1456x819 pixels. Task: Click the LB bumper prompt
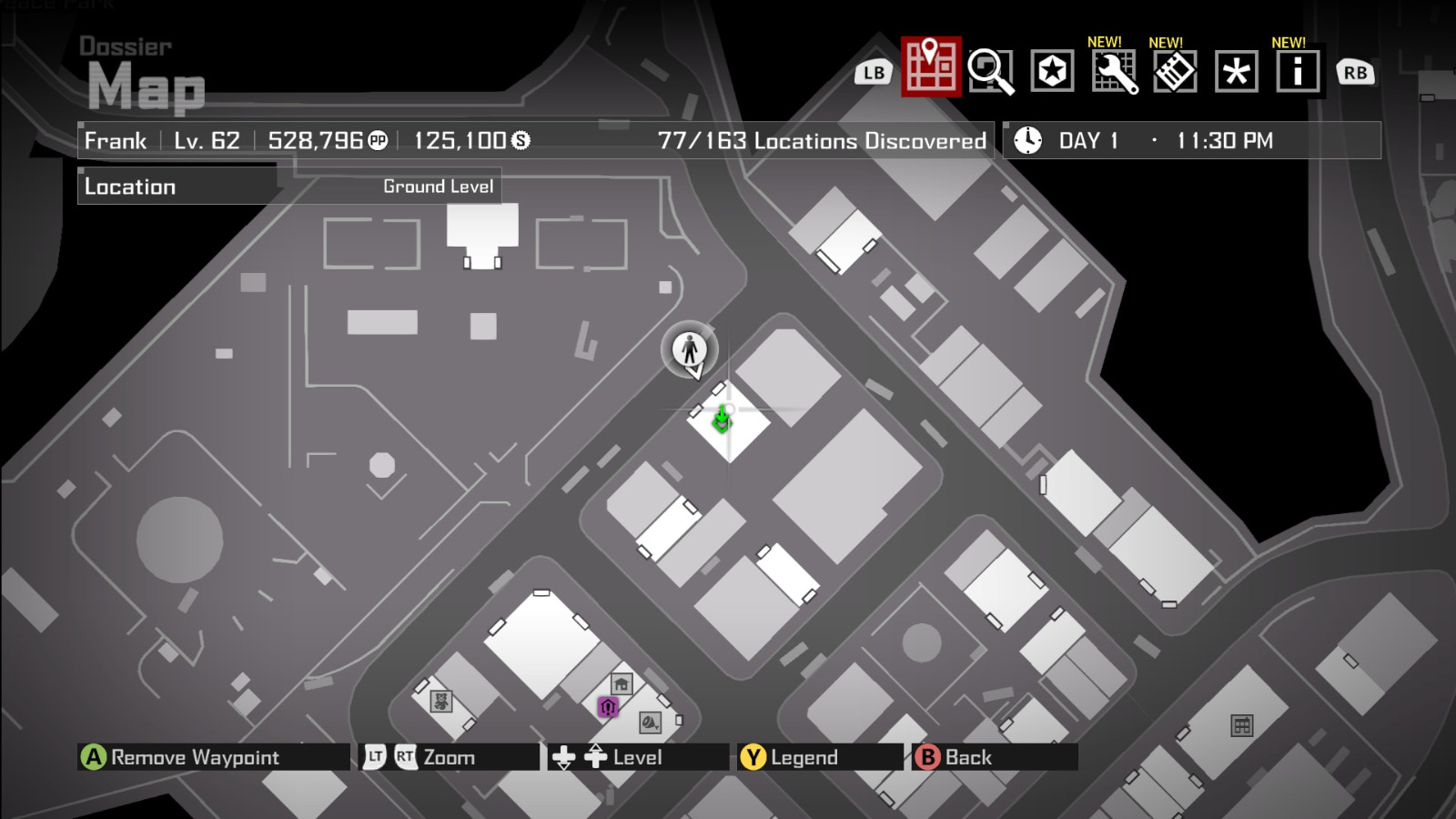[872, 72]
